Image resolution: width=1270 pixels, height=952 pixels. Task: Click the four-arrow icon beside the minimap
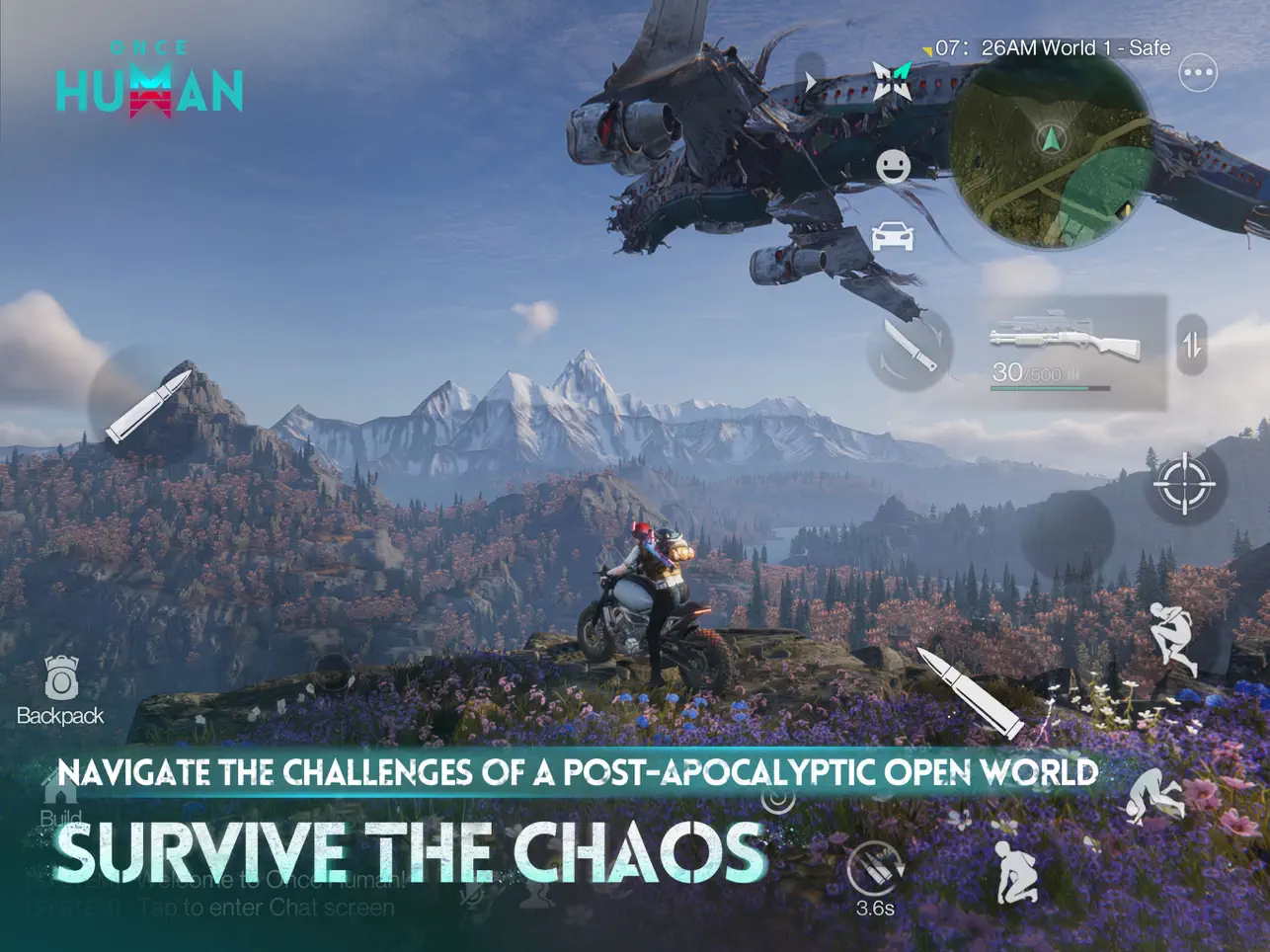tap(890, 81)
